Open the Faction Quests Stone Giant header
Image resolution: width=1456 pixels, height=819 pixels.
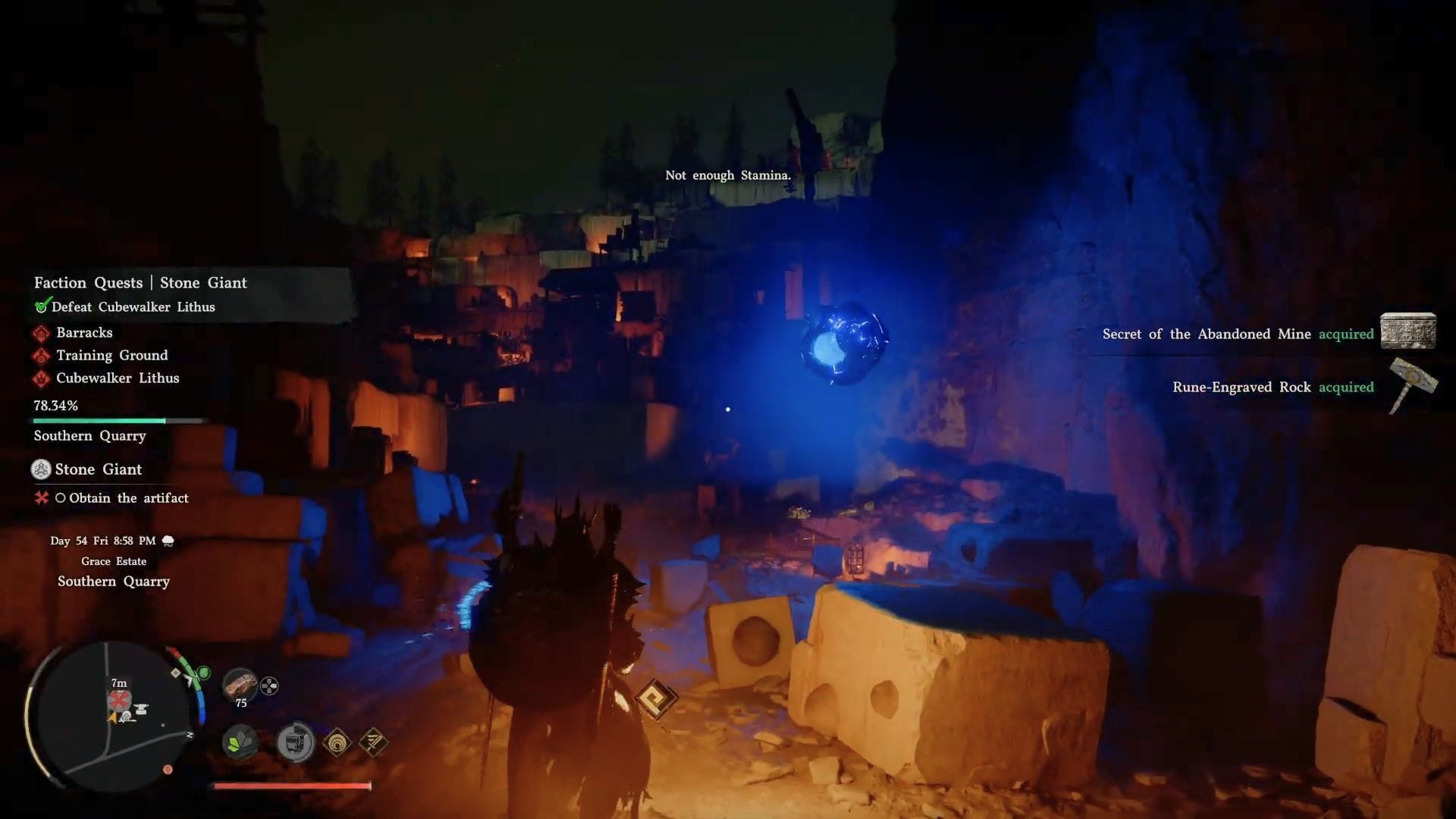coord(140,283)
